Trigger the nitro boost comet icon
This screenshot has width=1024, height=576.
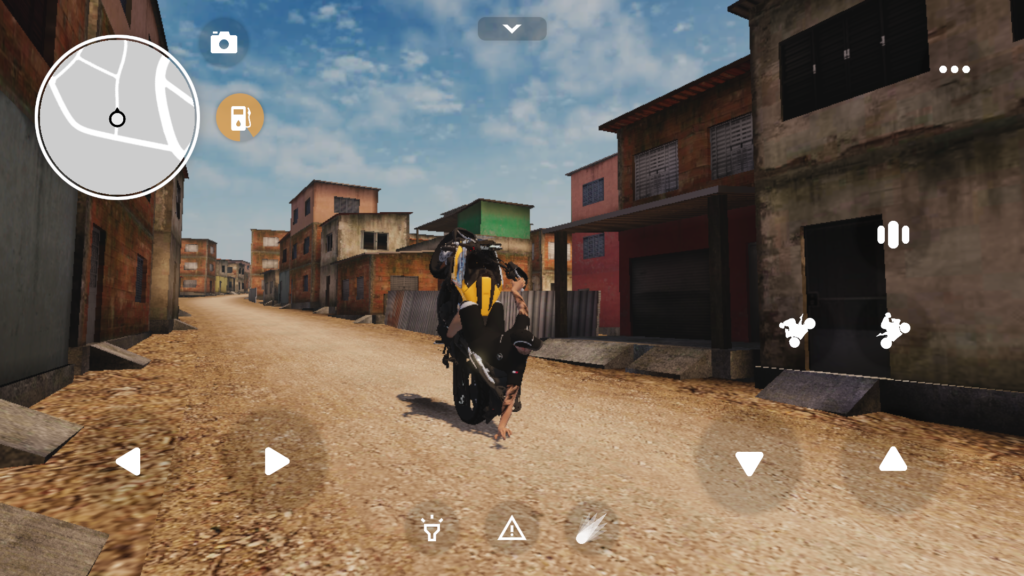coord(590,528)
